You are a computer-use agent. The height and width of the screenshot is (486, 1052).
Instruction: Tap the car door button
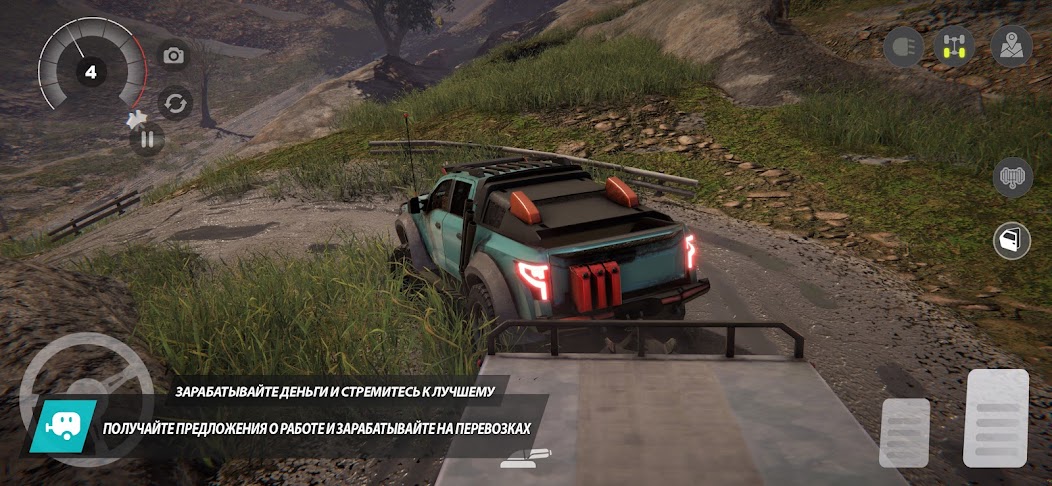pos(1012,240)
